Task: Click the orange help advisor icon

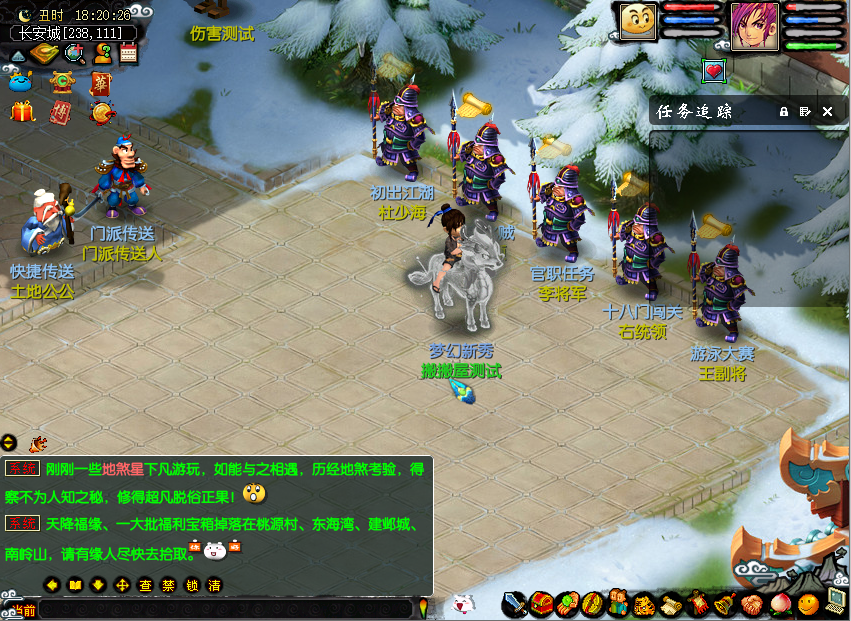Action: pos(102,54)
